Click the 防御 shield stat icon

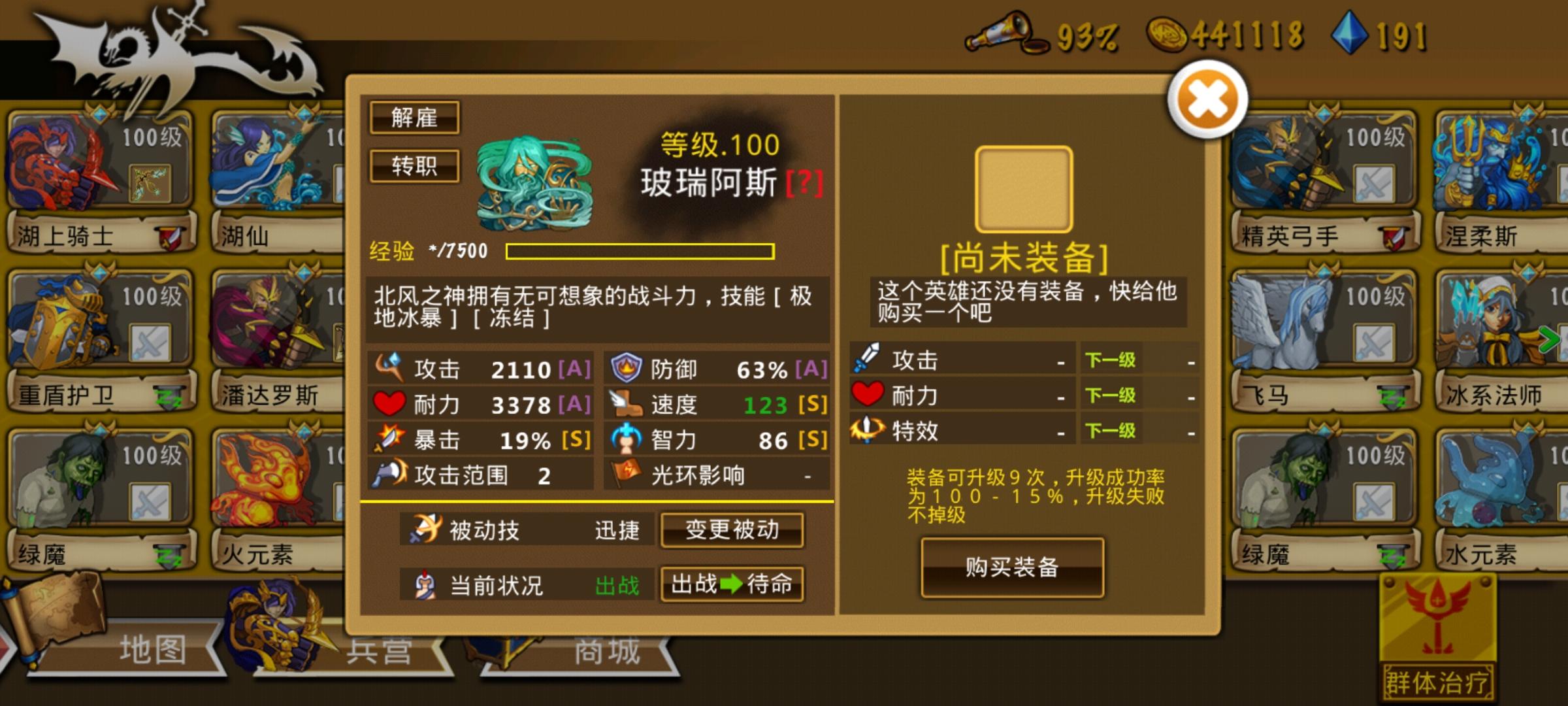point(625,368)
